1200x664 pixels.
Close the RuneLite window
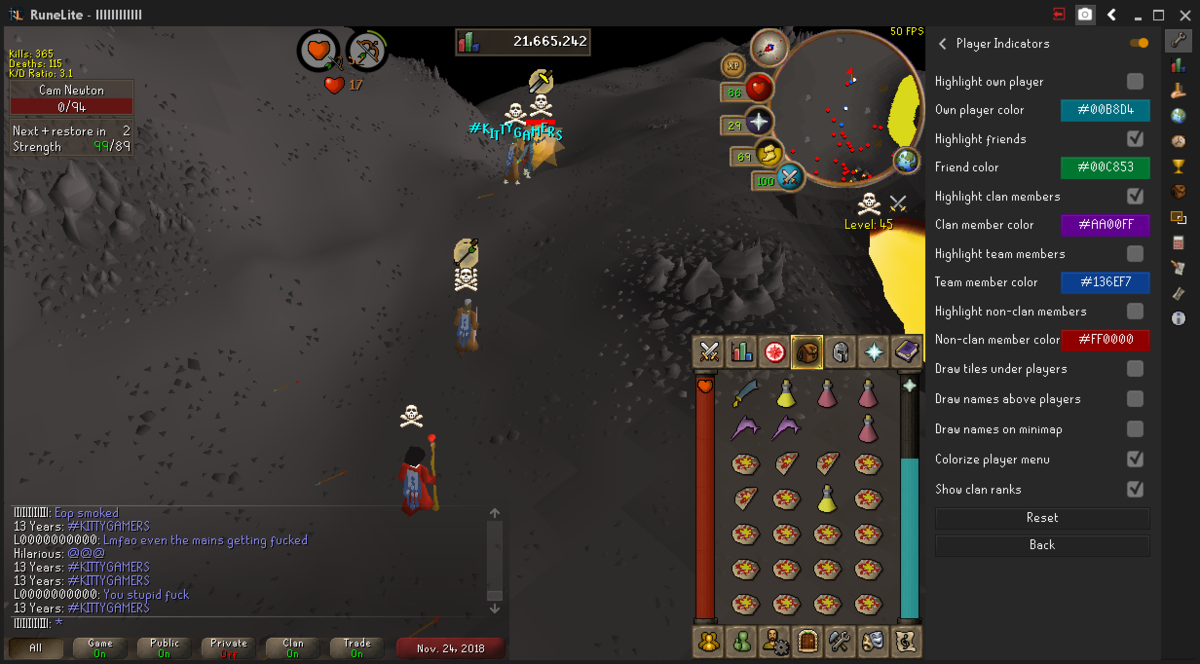[1183, 14]
